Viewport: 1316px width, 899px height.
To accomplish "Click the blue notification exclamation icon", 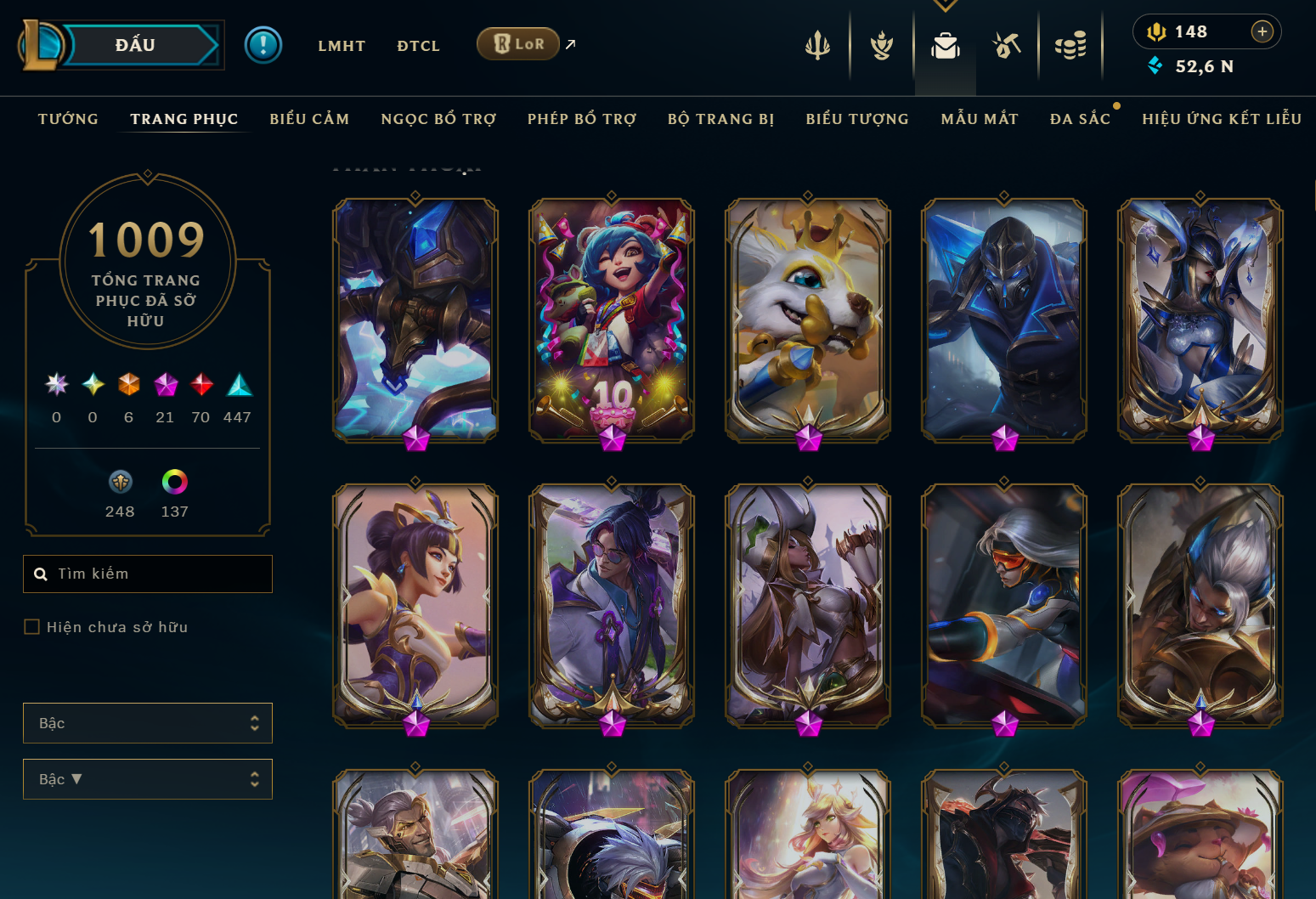I will coord(263,45).
